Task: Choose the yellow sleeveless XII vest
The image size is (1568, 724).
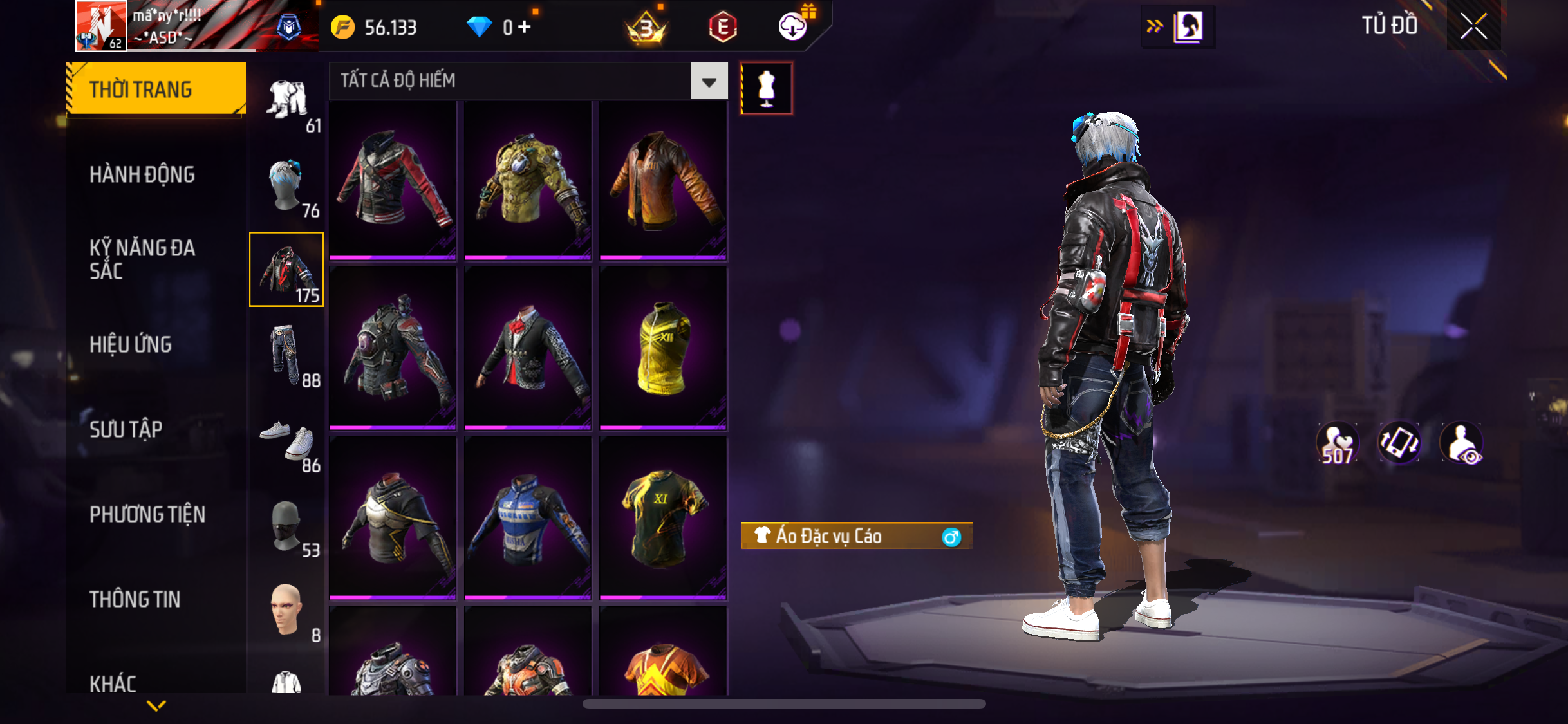Action: (x=663, y=348)
